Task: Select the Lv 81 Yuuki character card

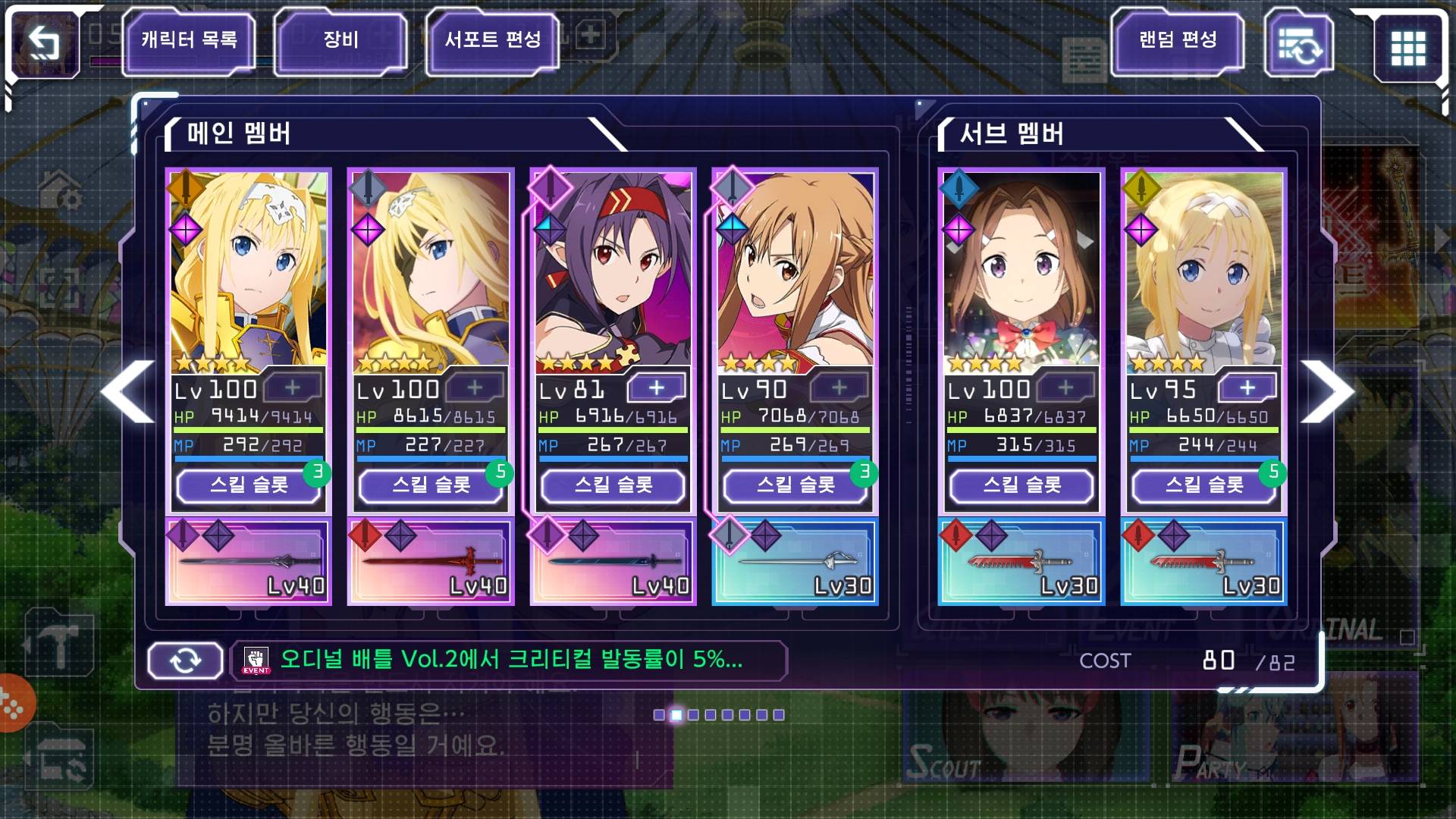Action: [613, 273]
